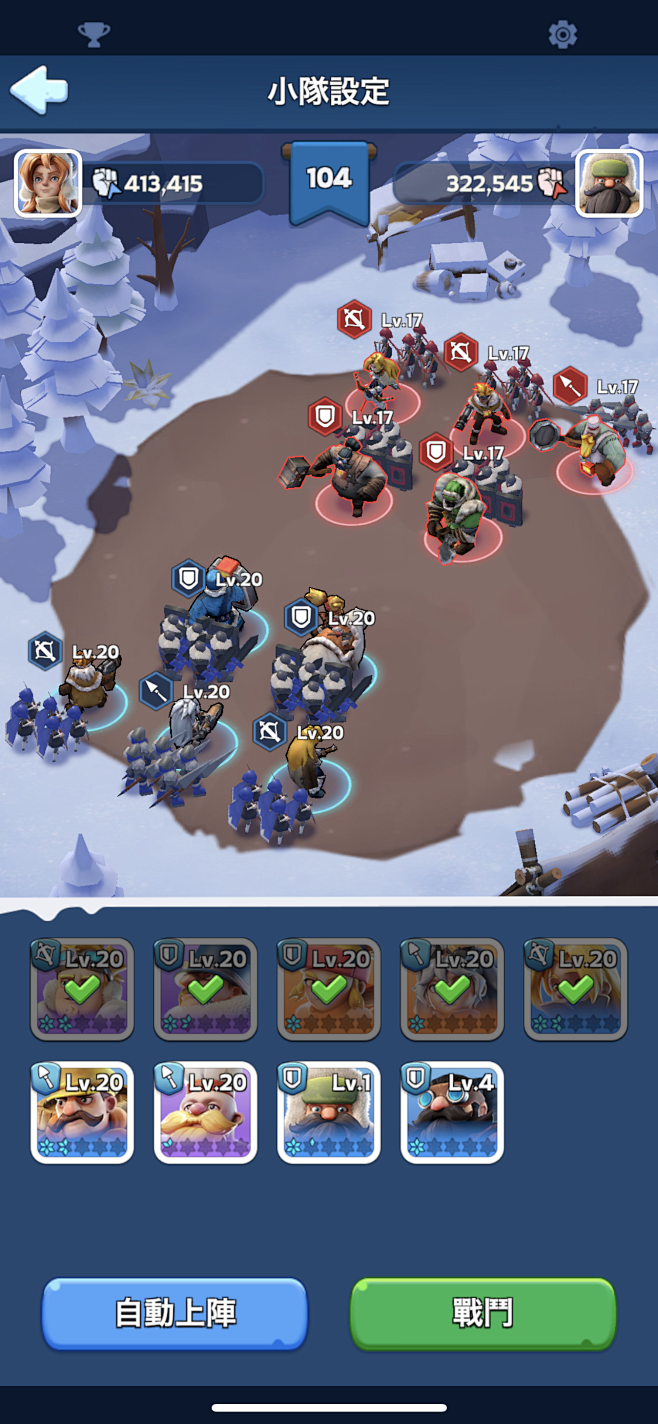Deselect the deployed white-haired spear hero card
This screenshot has height=1424, width=658.
tap(452, 989)
